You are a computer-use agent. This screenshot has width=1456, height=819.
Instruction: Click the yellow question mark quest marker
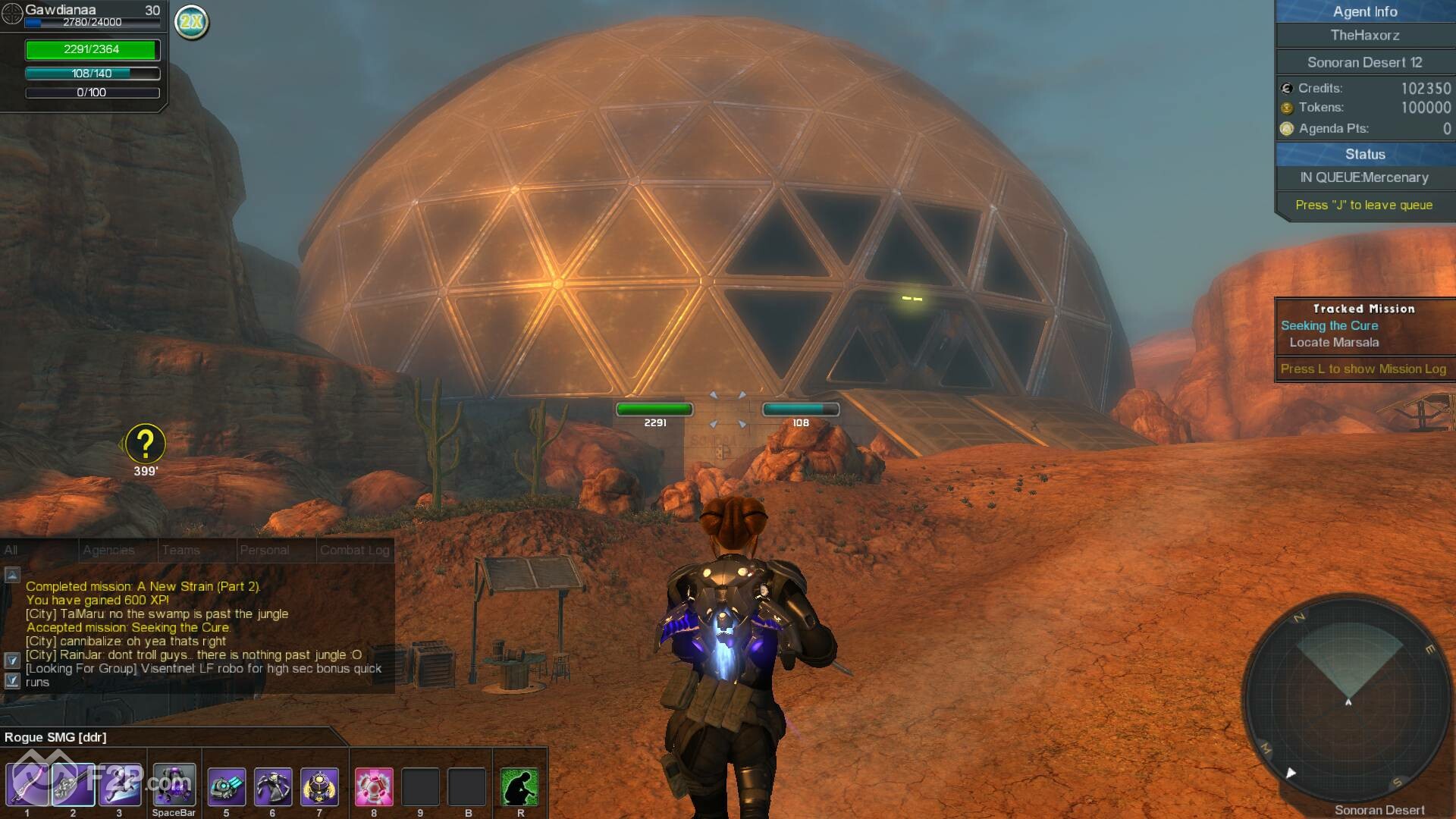(x=145, y=444)
